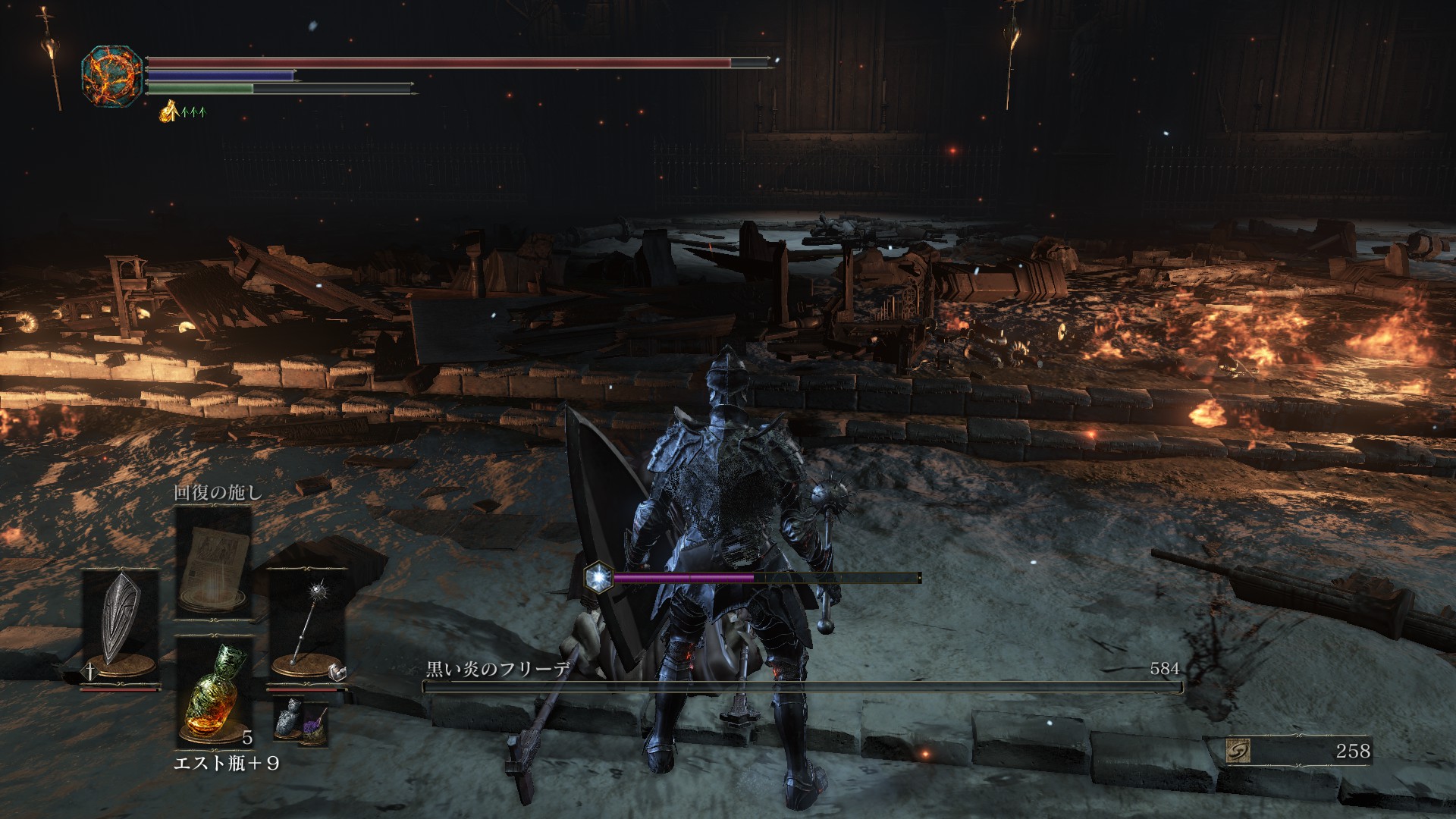Click the ember emblem beside the health bar

(x=111, y=77)
